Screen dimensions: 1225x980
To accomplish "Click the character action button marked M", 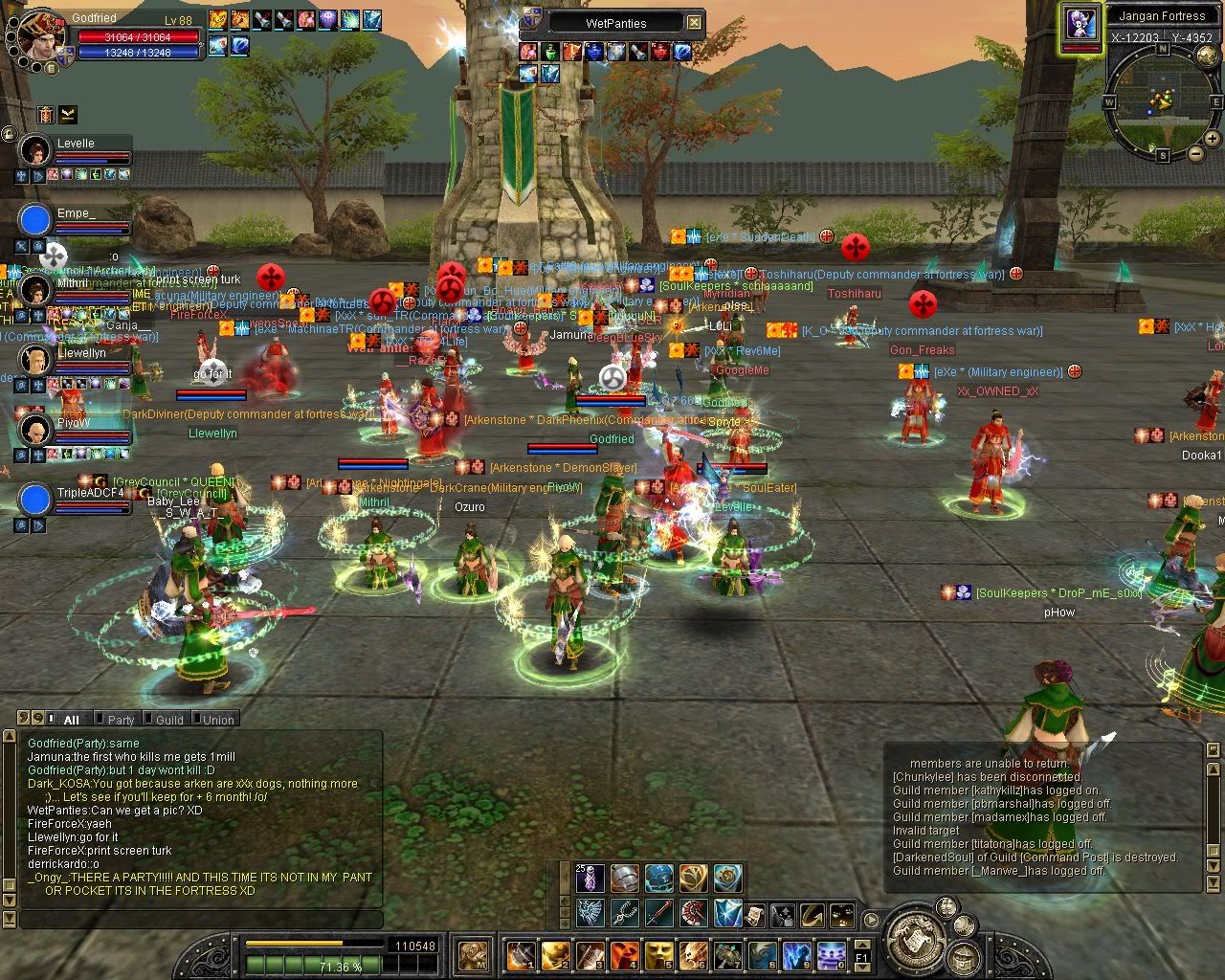I will click(x=474, y=955).
